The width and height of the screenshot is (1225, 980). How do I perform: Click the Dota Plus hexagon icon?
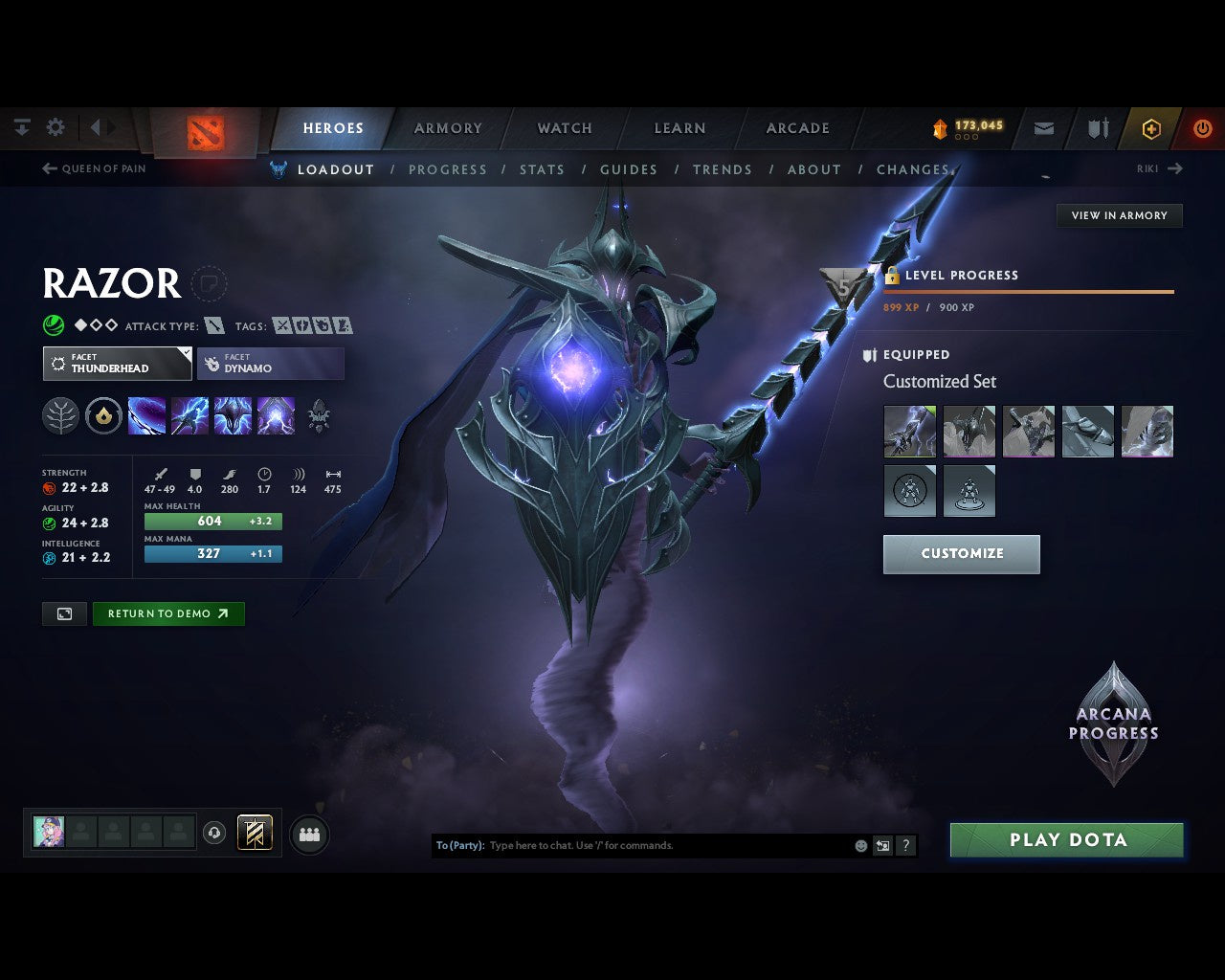[1151, 127]
